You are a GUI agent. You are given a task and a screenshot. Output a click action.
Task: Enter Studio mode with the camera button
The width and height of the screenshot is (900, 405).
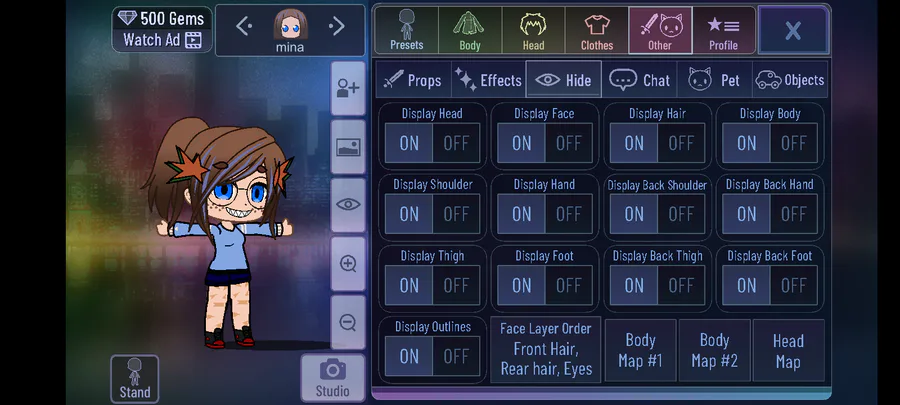[332, 378]
